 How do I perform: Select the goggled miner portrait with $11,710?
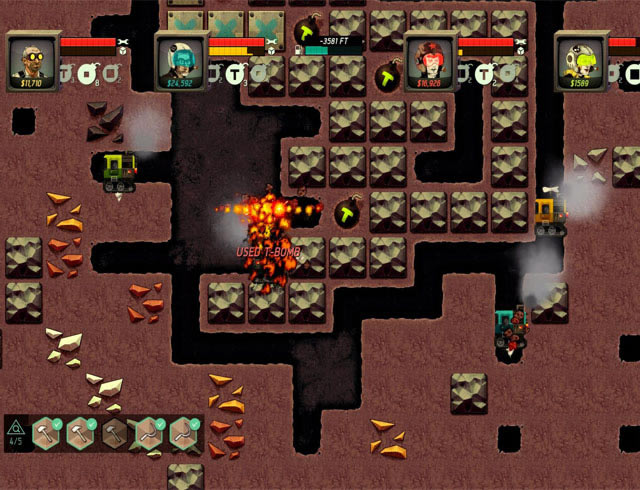click(x=31, y=61)
